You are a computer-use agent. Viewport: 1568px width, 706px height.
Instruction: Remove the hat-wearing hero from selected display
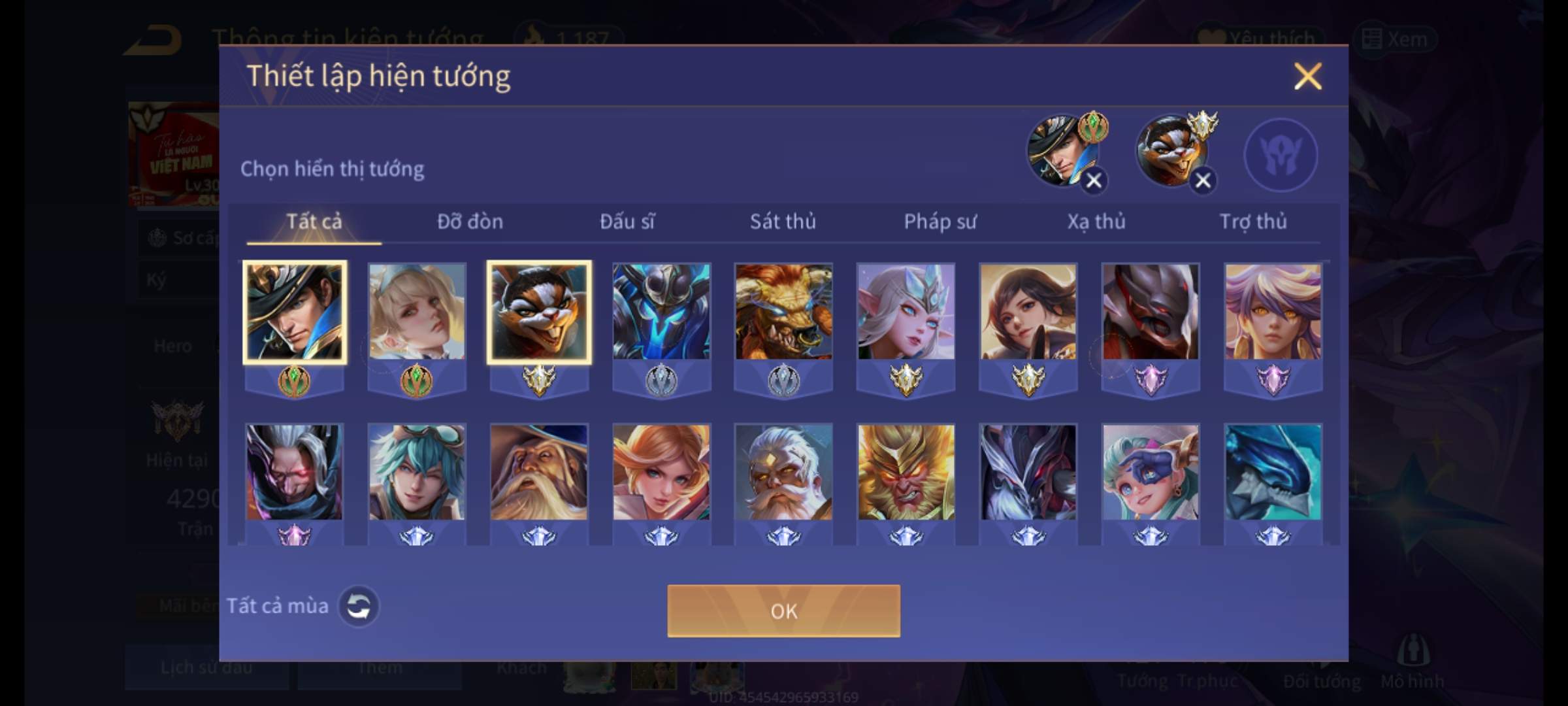pyautogui.click(x=1094, y=180)
